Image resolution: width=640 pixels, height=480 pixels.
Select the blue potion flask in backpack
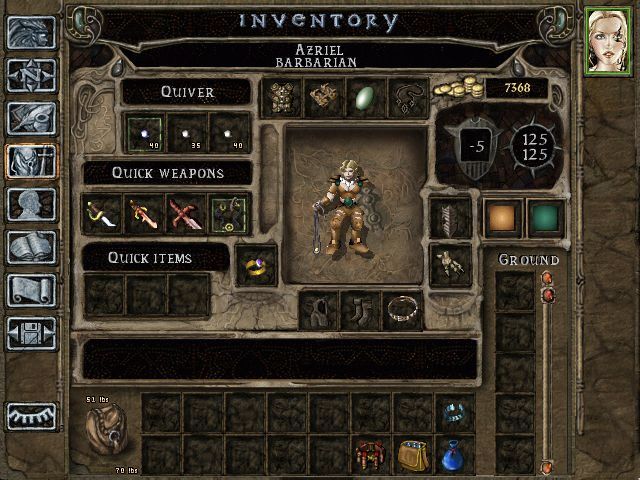coord(454,454)
